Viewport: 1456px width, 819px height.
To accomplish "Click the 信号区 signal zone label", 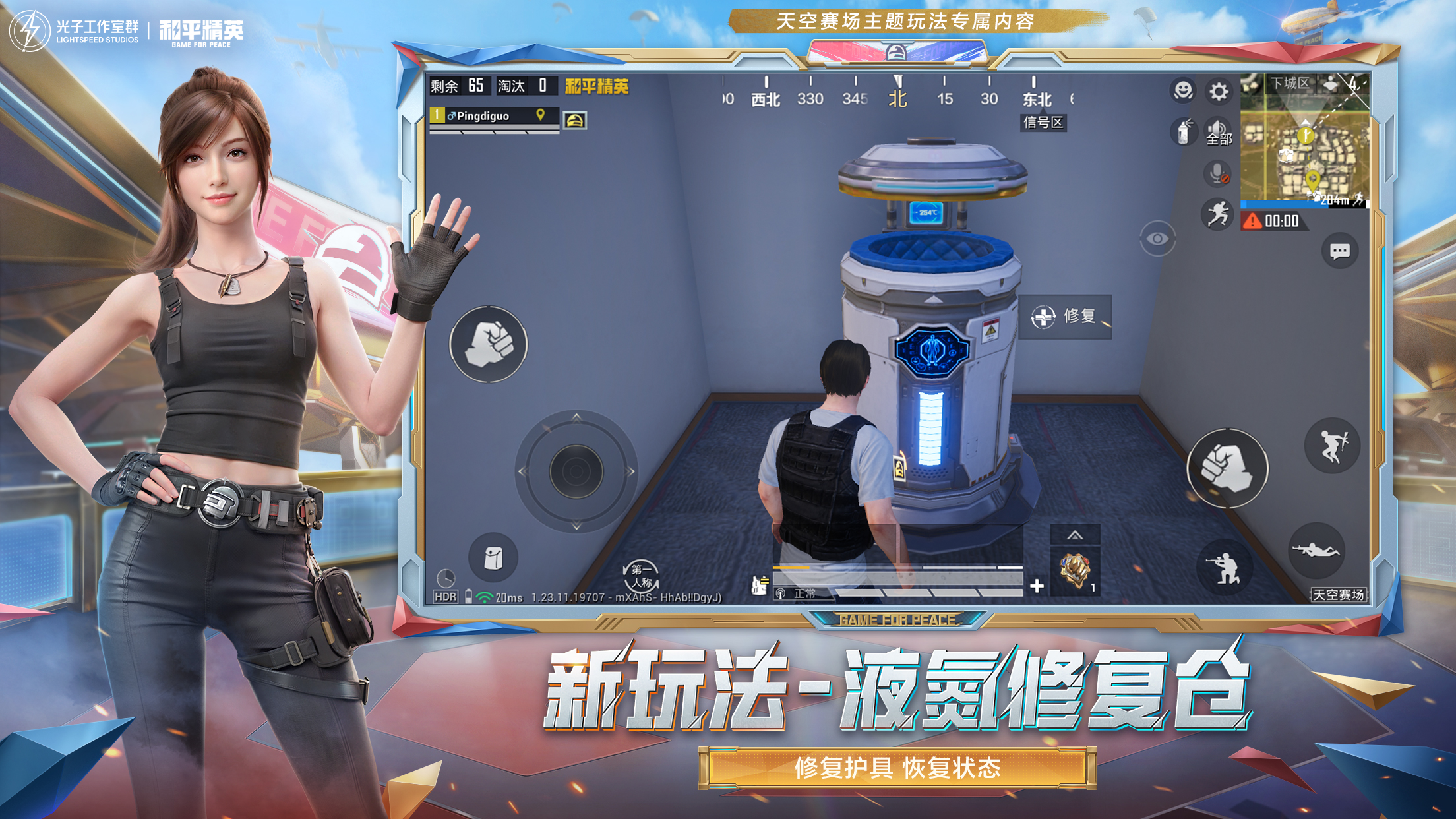I will 1045,123.
